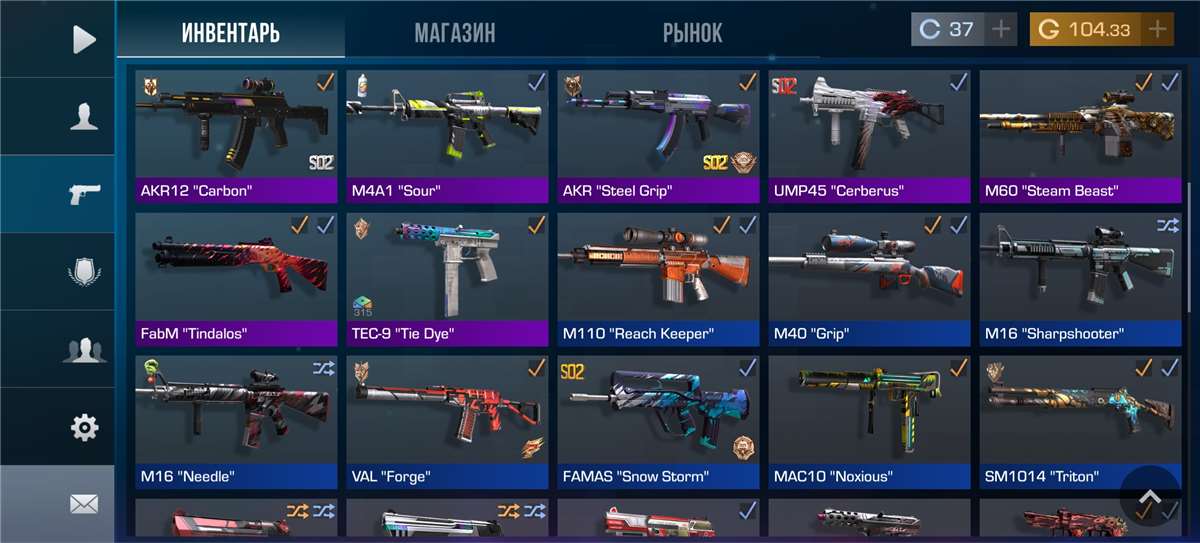The width and height of the screenshot is (1200, 543).
Task: Switch to the Магазин tab
Action: pos(454,33)
